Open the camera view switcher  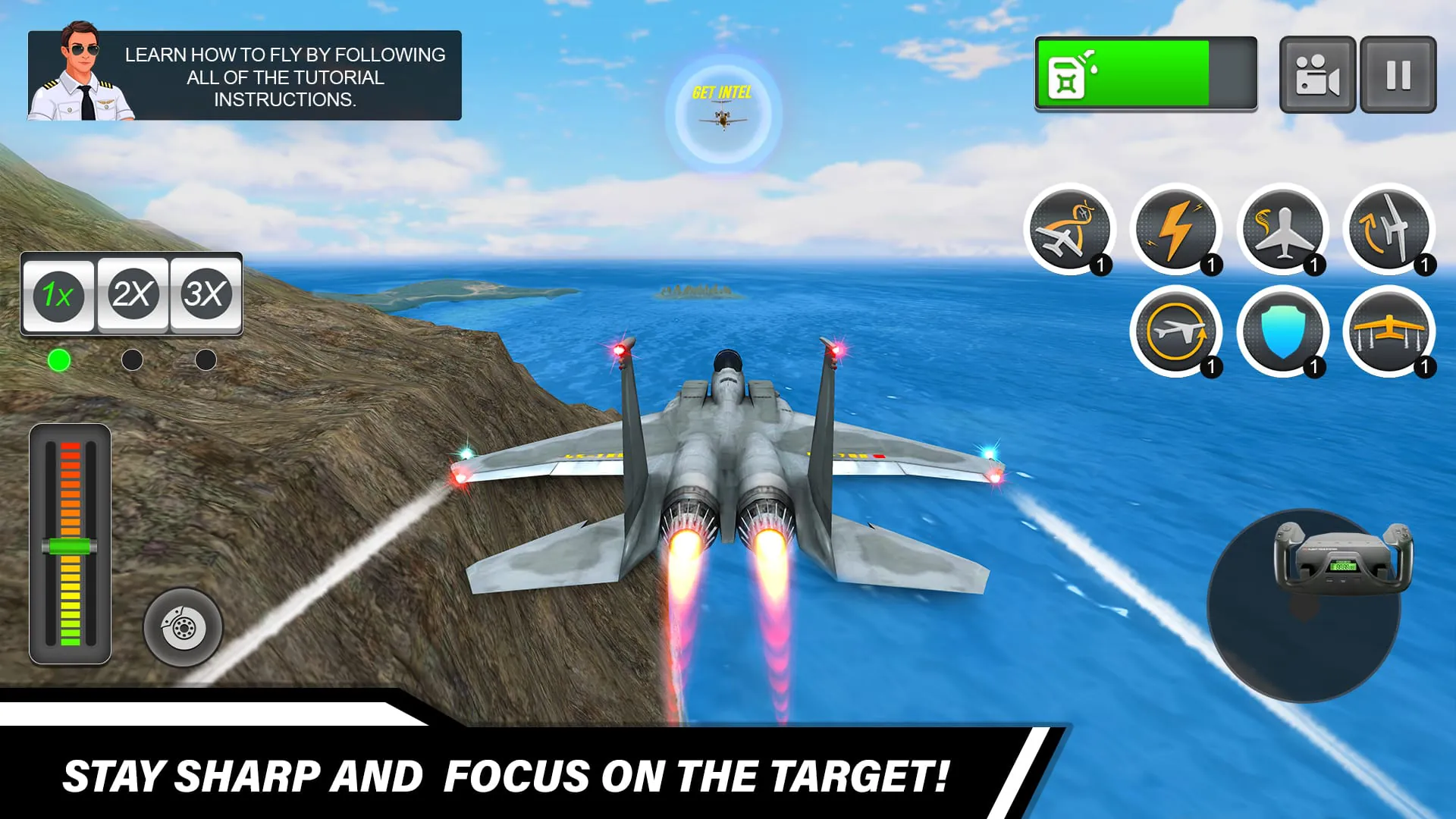pyautogui.click(x=1317, y=73)
